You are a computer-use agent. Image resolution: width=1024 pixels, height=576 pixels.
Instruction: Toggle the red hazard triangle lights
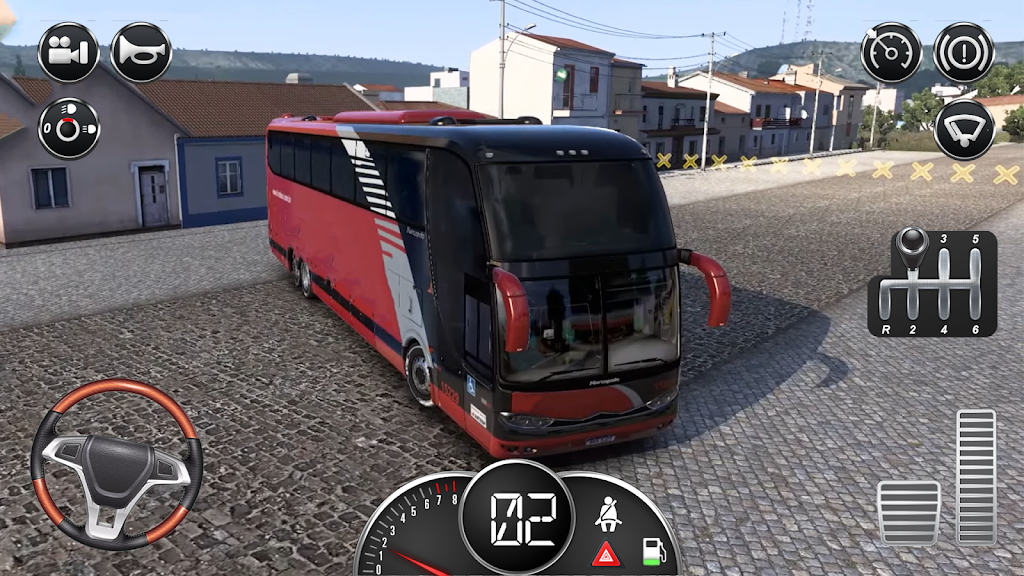click(x=605, y=553)
